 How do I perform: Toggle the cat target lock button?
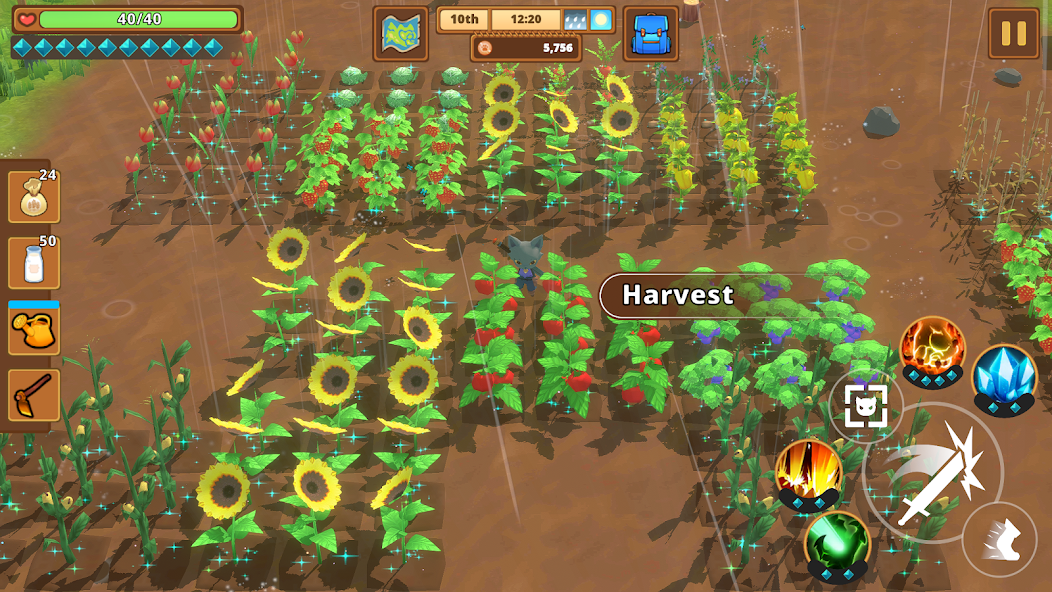tap(865, 405)
